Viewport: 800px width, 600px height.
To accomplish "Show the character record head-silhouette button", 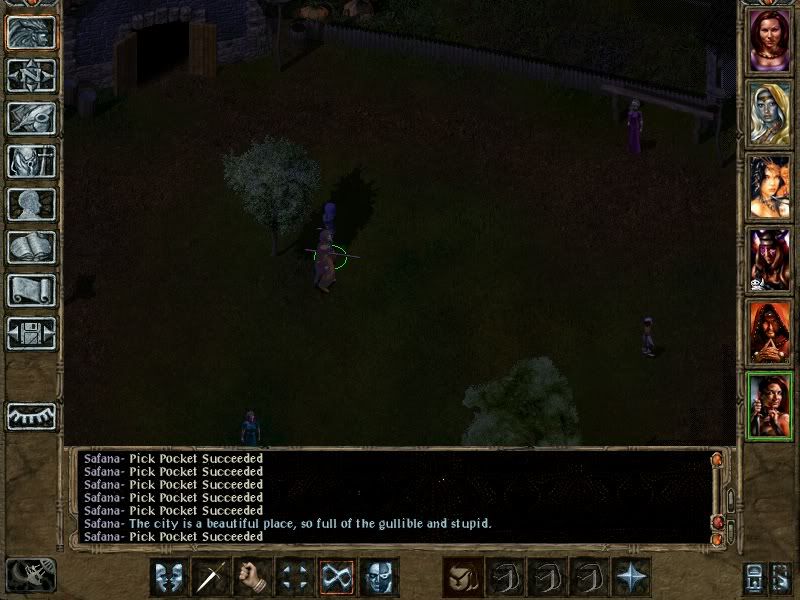I will [x=31, y=204].
